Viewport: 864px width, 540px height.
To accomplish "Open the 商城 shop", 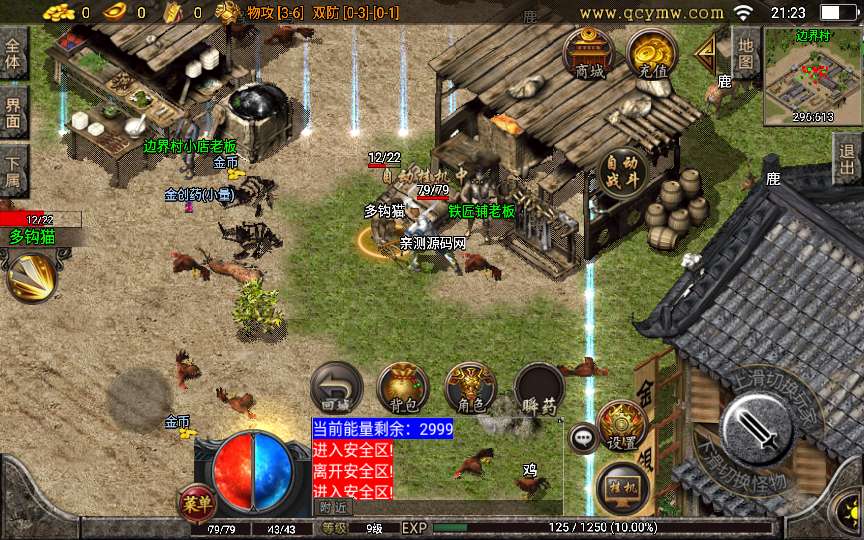I will point(589,54).
